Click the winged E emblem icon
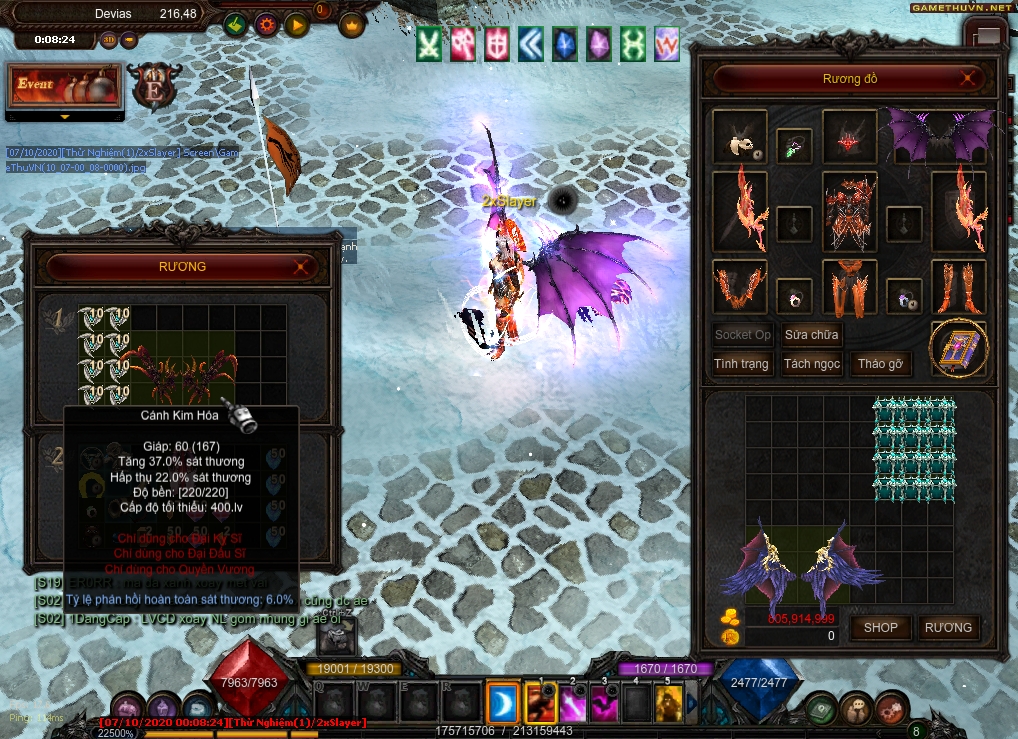 pyautogui.click(x=155, y=86)
